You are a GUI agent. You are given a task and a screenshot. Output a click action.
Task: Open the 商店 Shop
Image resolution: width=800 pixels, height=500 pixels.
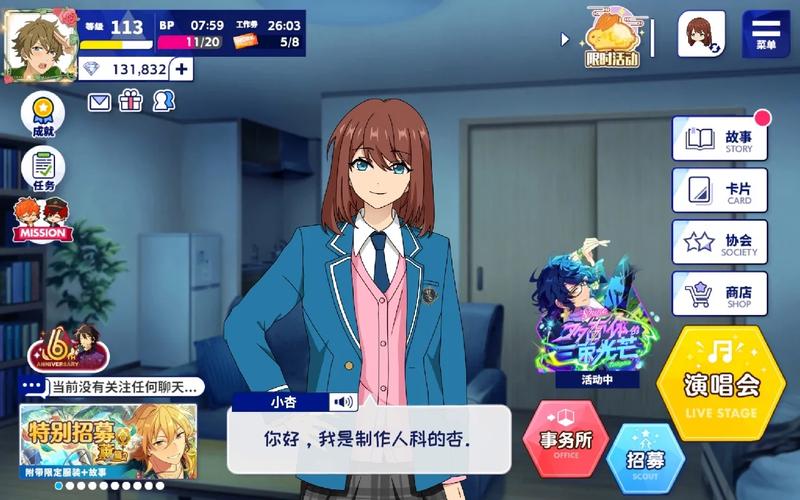[x=720, y=294]
